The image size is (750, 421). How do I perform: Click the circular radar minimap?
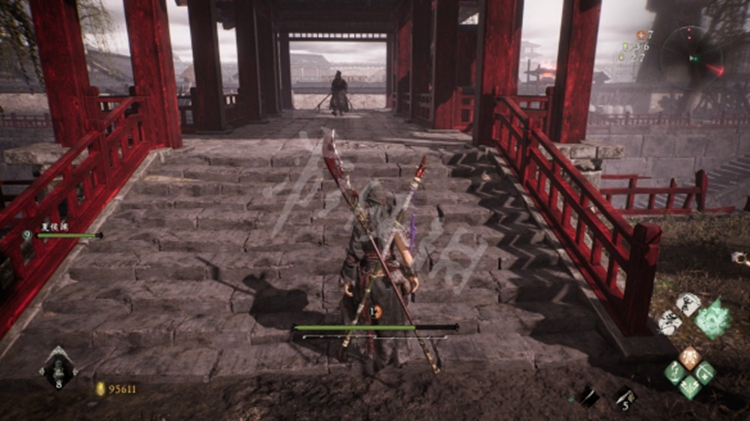point(692,56)
